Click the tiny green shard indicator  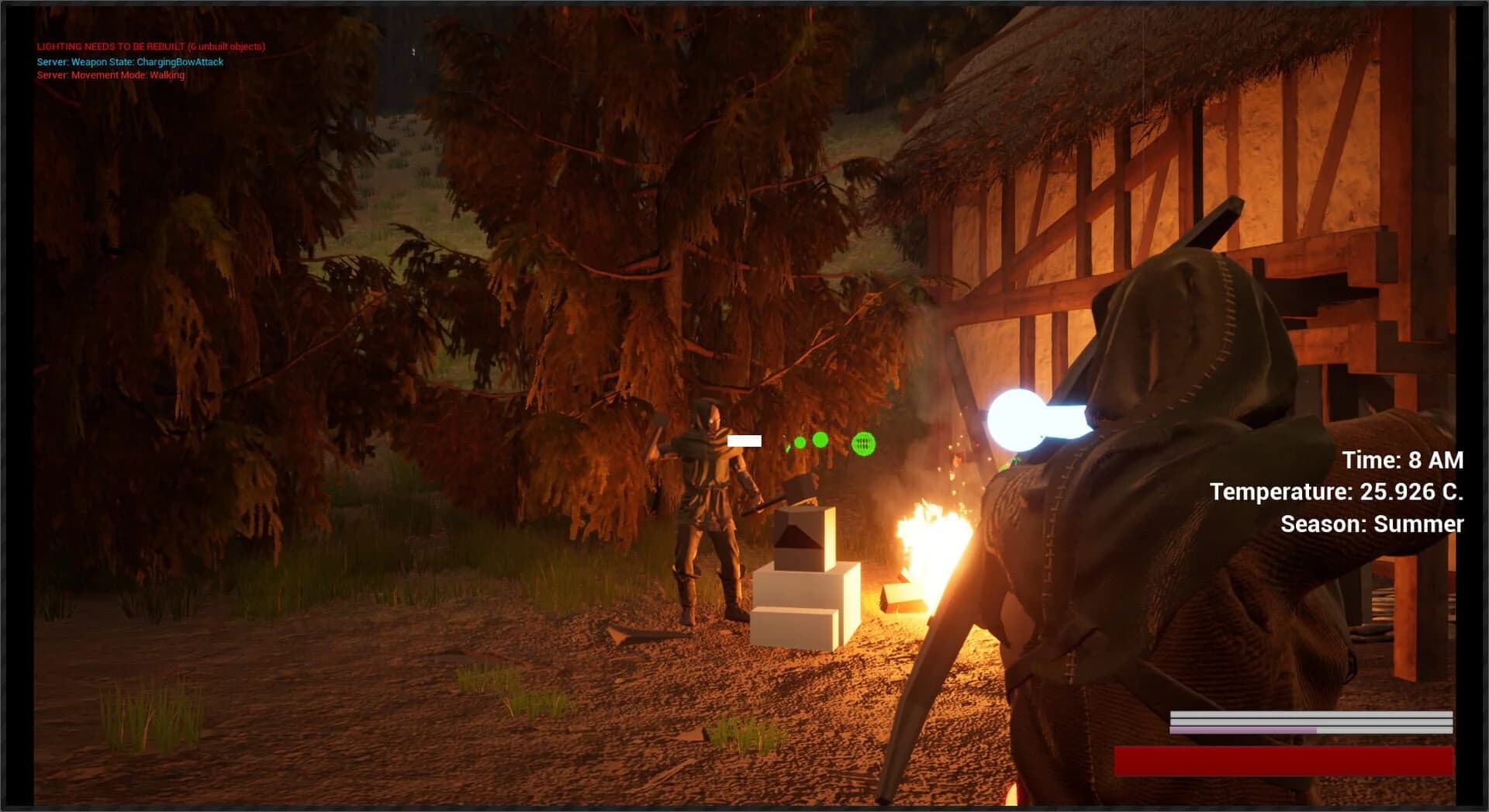(x=787, y=450)
